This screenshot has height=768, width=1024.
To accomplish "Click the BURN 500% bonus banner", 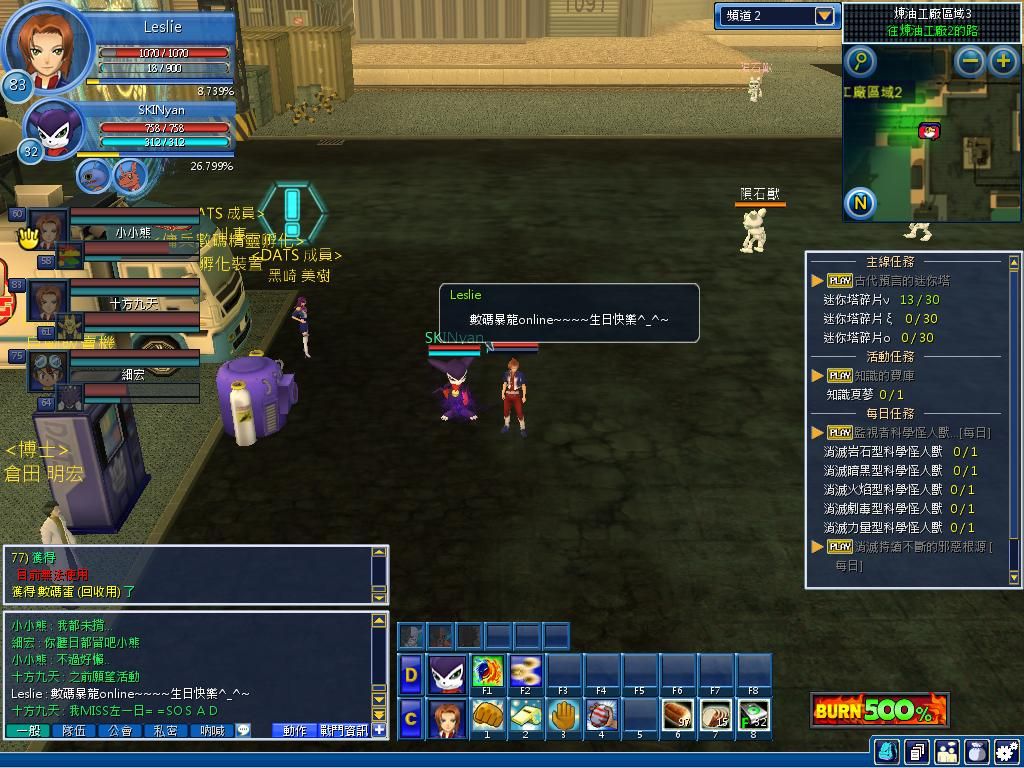I will pos(879,711).
